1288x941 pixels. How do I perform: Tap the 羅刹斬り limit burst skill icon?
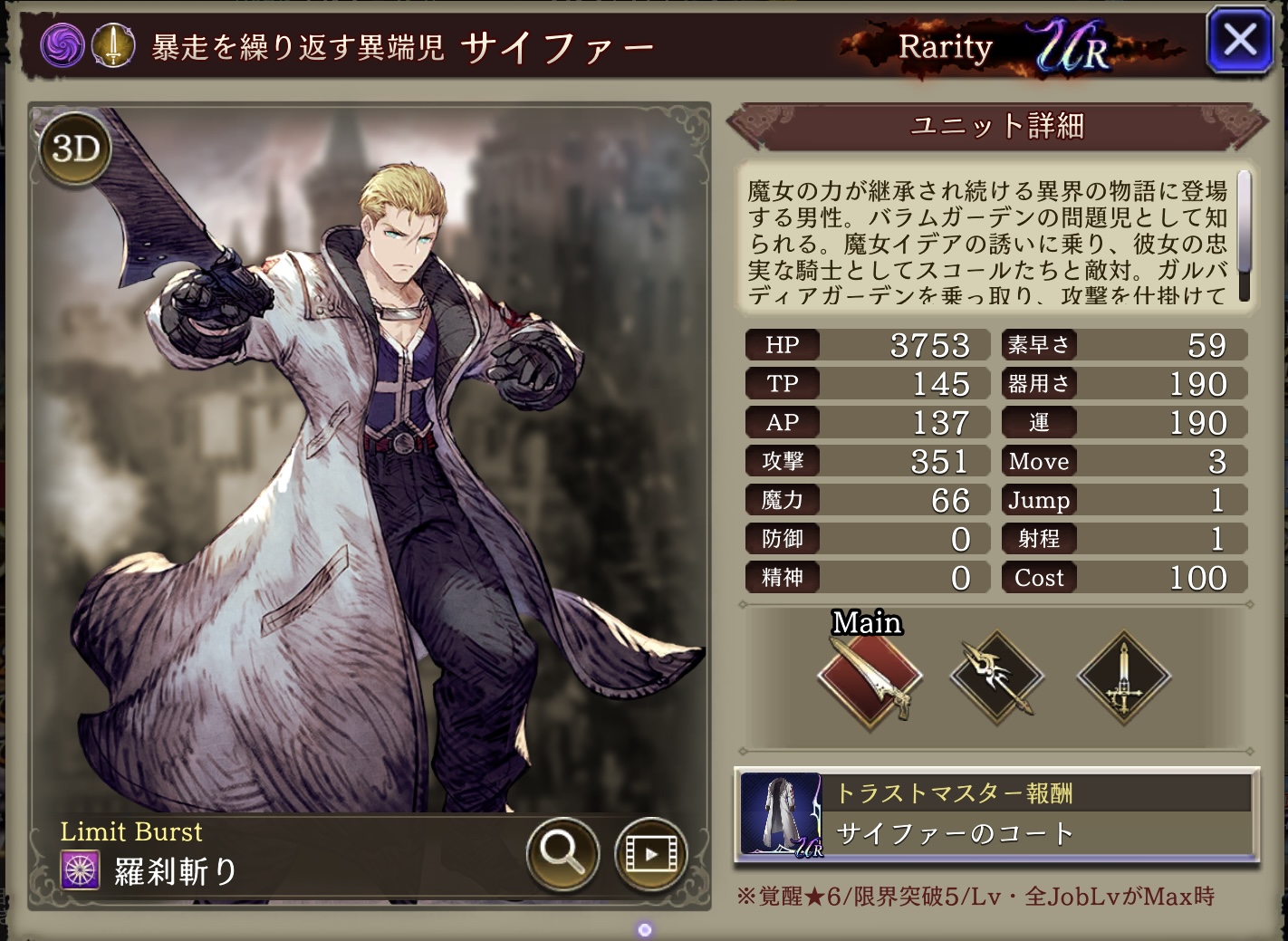80,871
